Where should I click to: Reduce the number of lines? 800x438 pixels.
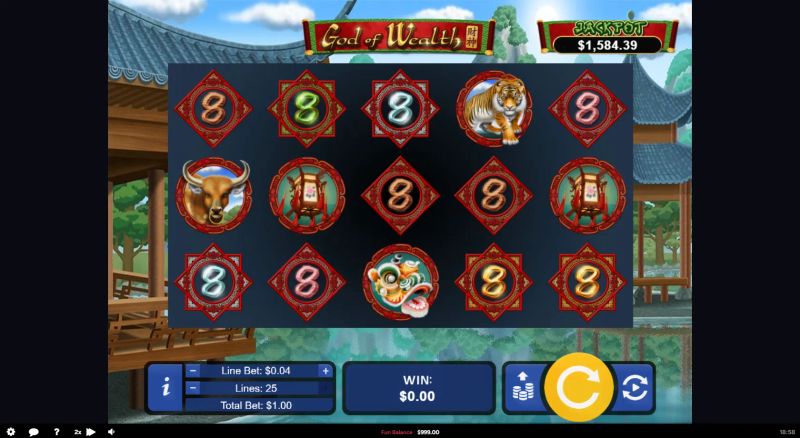192,387
